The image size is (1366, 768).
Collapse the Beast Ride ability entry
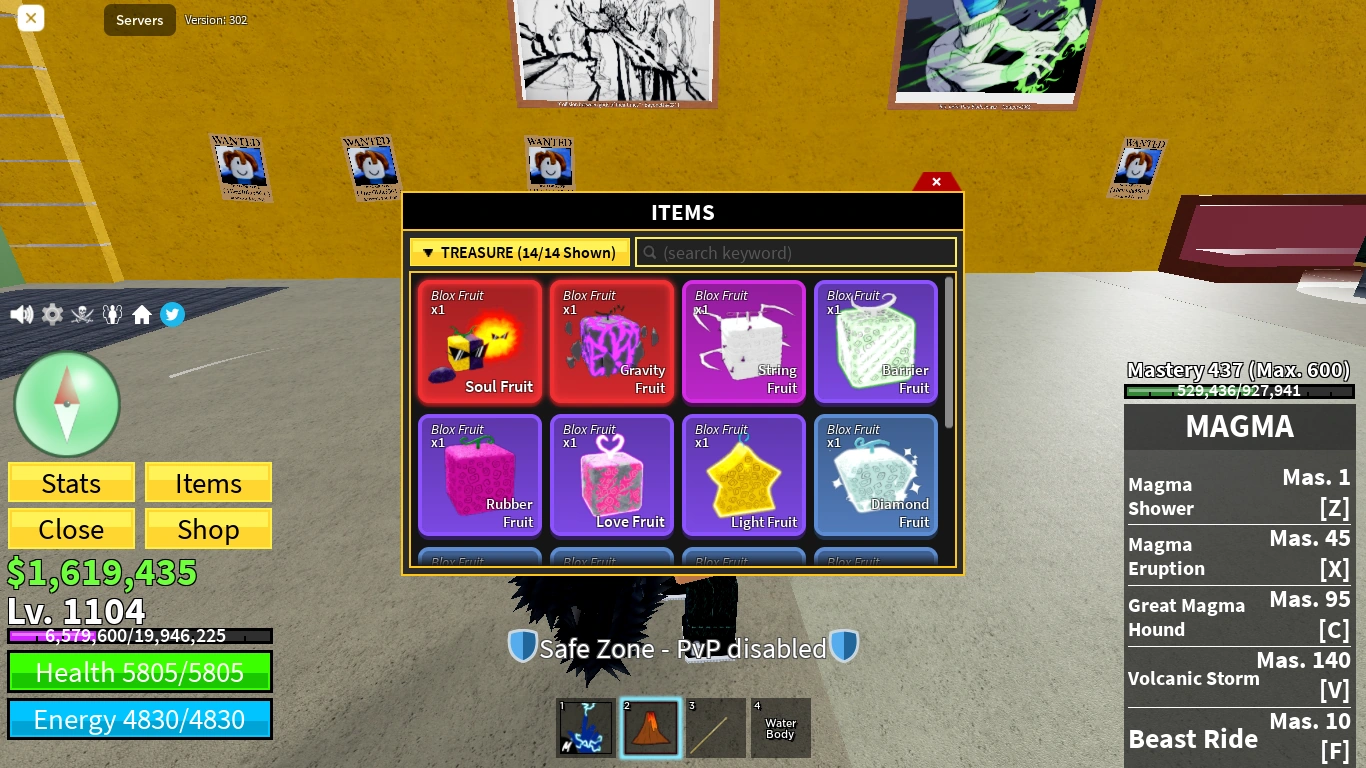[1239, 739]
